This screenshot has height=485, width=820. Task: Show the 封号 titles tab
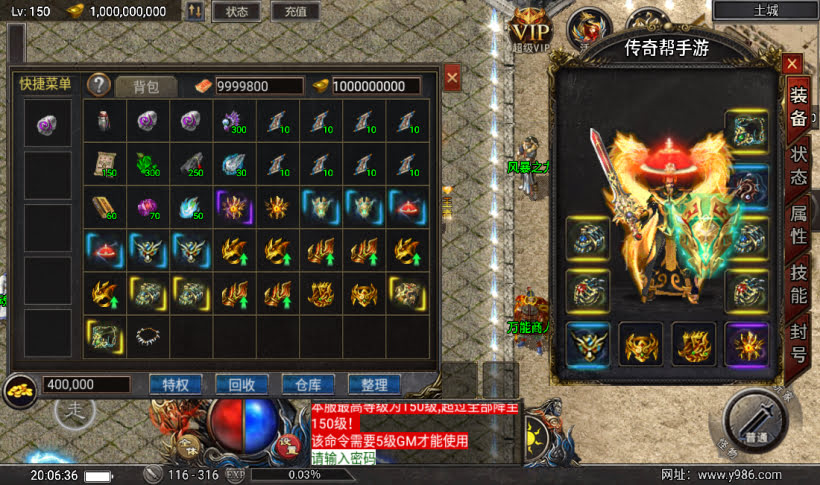[x=799, y=340]
